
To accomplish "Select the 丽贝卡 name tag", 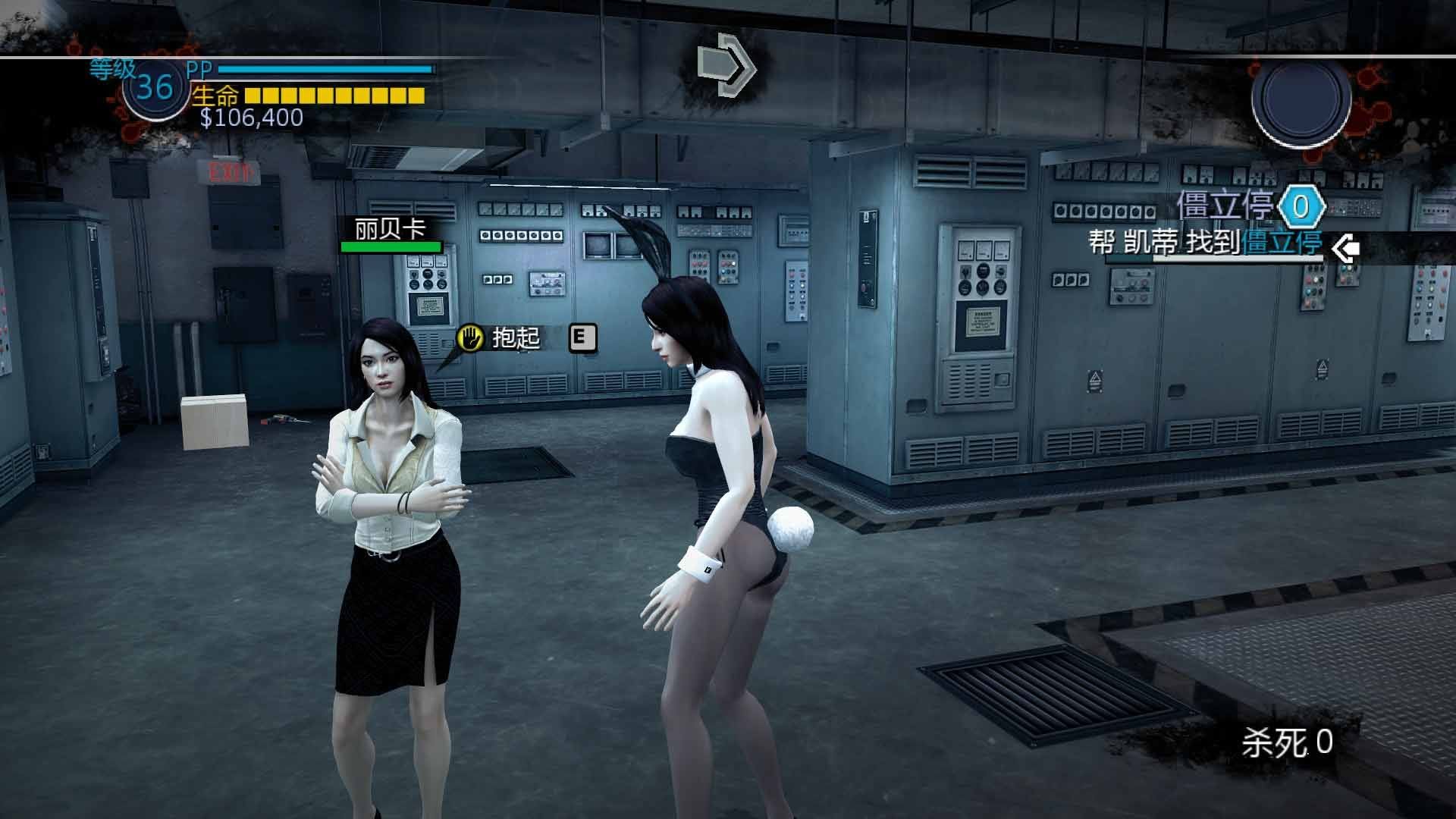I will pyautogui.click(x=391, y=229).
